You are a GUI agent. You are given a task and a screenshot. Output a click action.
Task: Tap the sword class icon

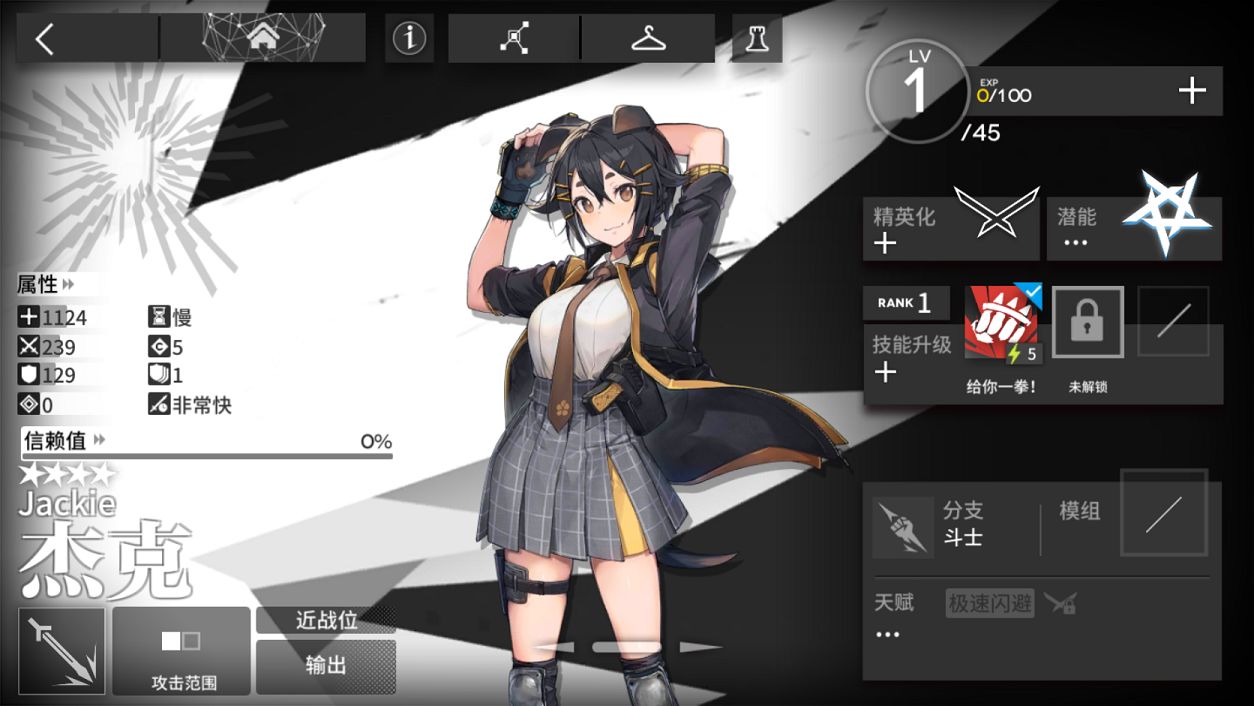tap(62, 650)
